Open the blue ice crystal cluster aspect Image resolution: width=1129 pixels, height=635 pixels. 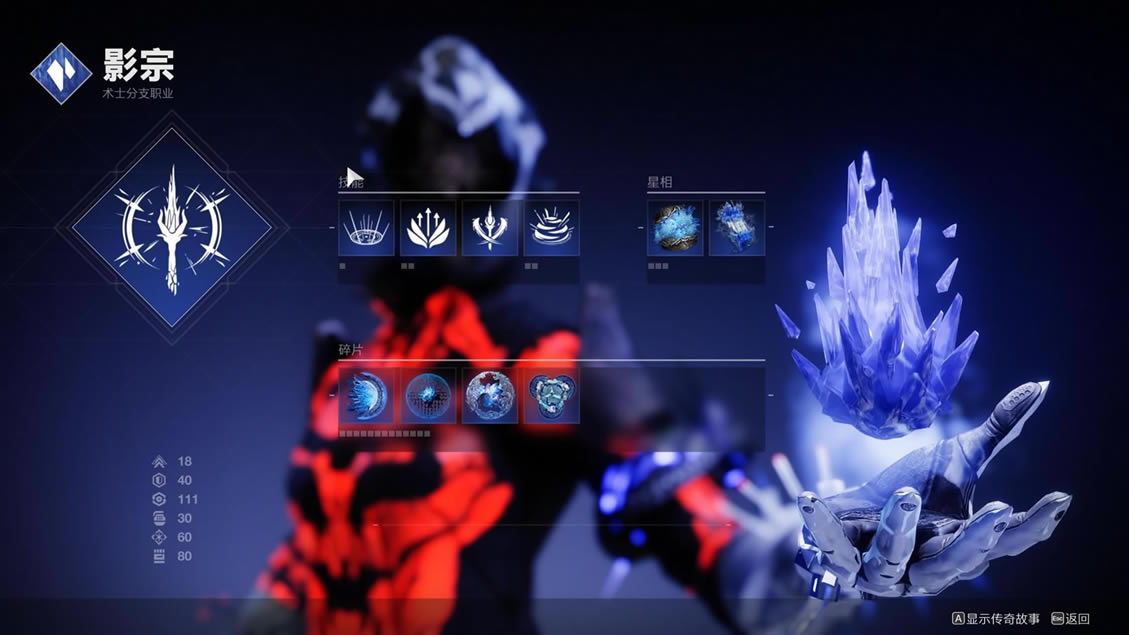tap(737, 228)
